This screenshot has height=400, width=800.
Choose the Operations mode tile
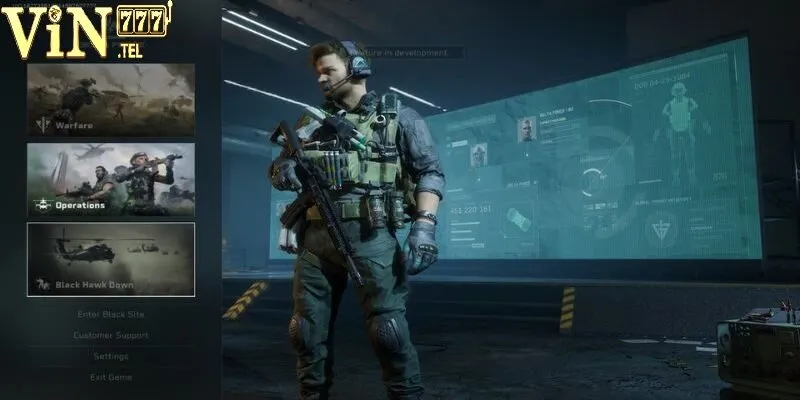(111, 180)
